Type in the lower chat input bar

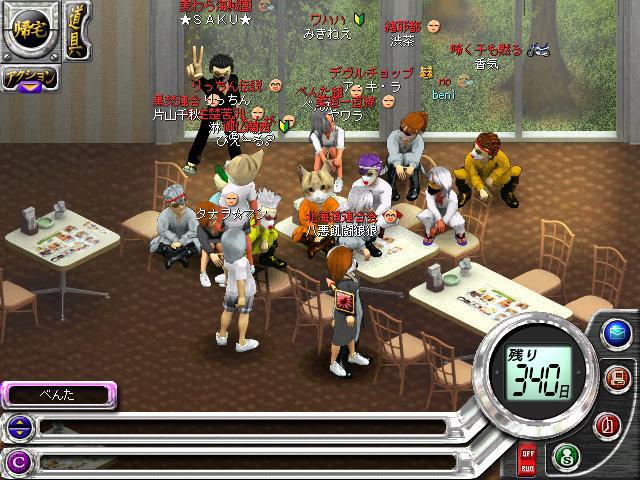240,461
